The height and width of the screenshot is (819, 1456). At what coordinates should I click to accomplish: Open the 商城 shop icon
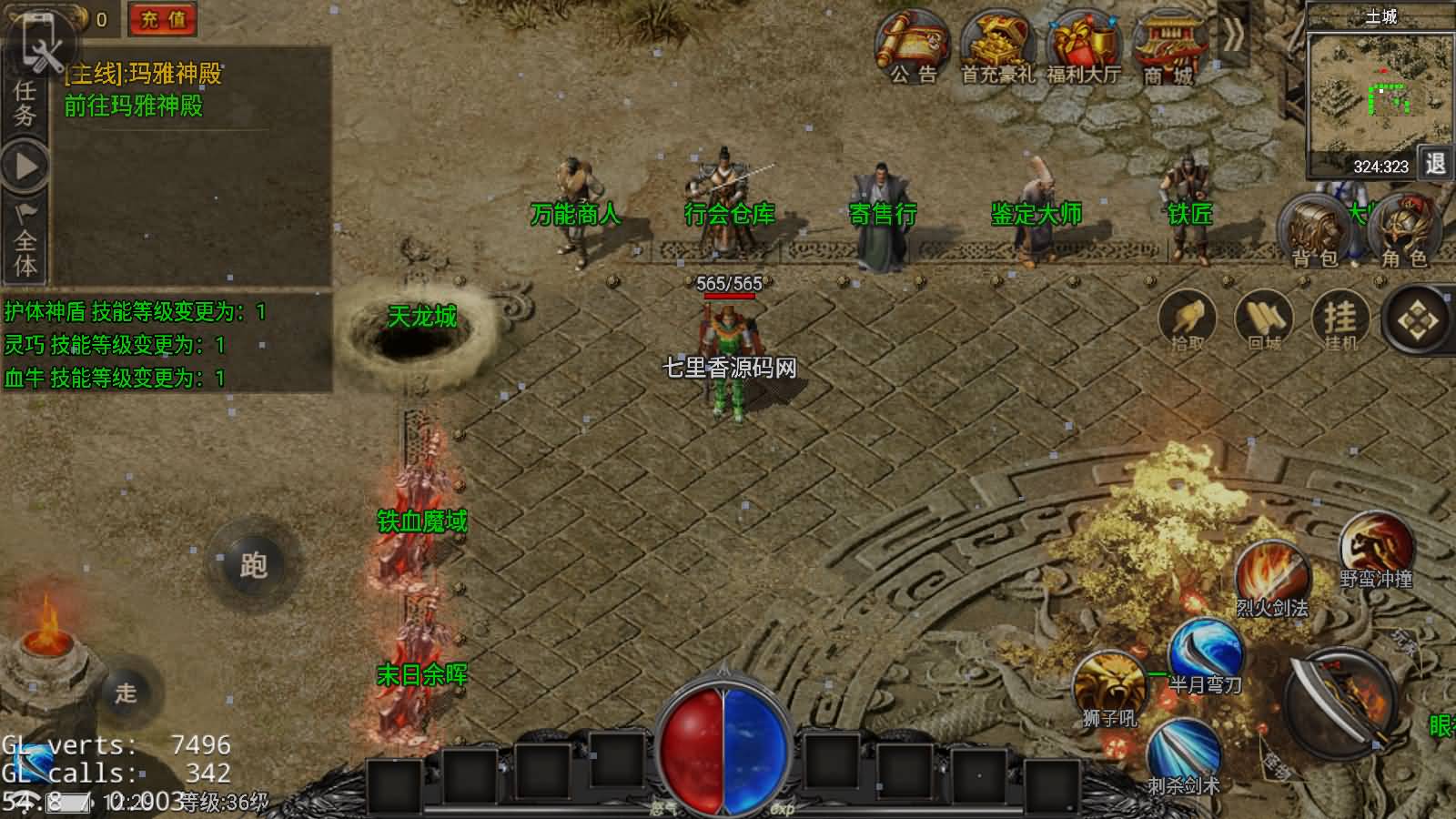1168,47
